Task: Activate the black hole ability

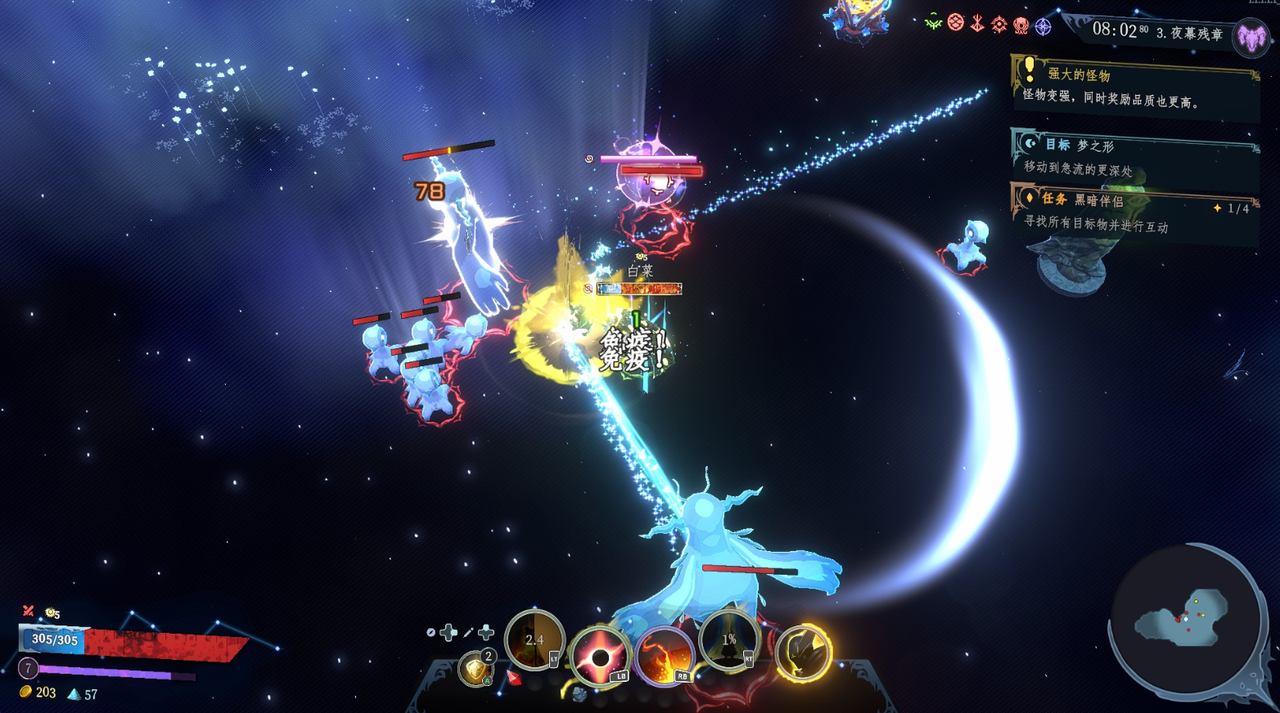Action: click(x=600, y=657)
